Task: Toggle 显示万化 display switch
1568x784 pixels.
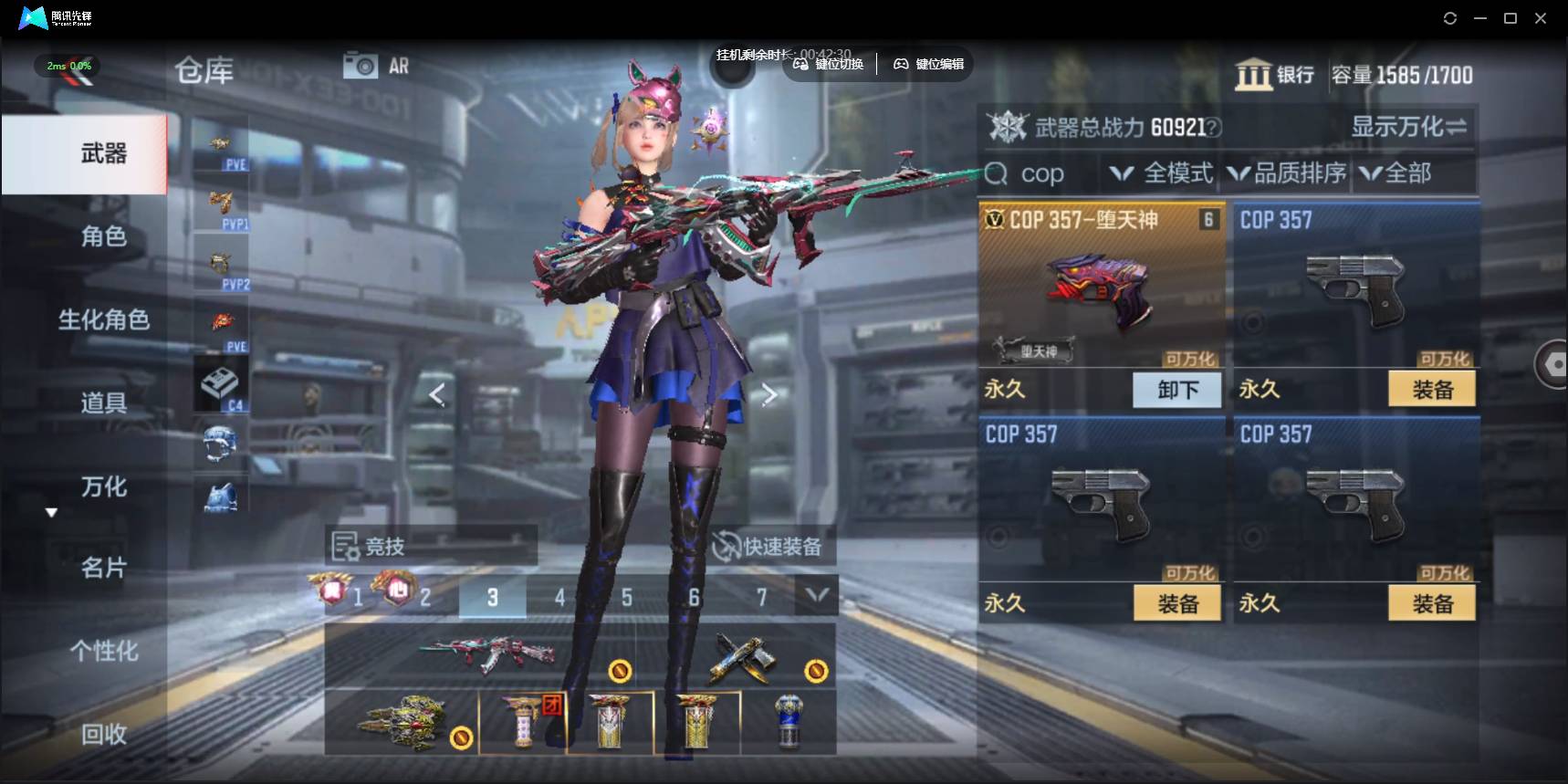Action: (1408, 127)
